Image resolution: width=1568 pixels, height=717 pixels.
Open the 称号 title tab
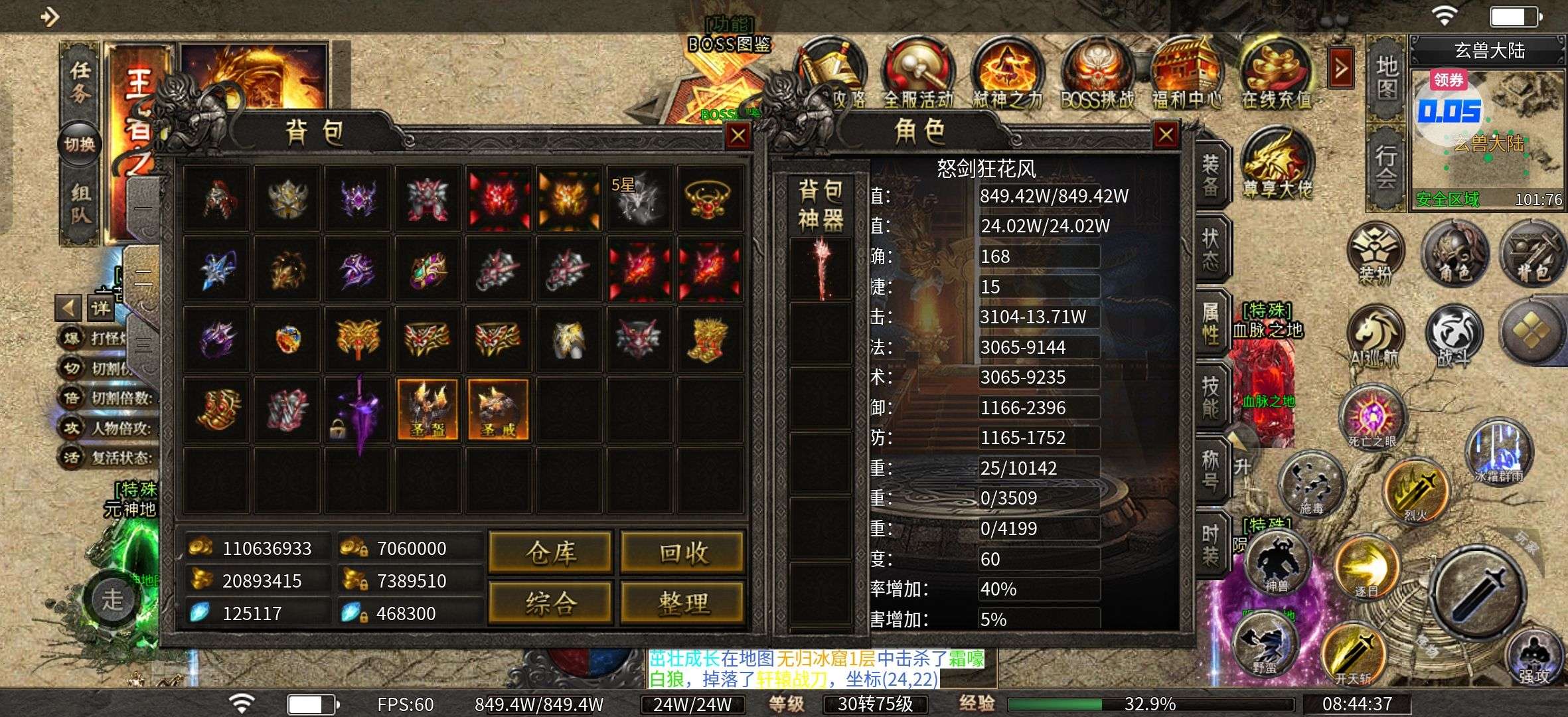[1211, 470]
